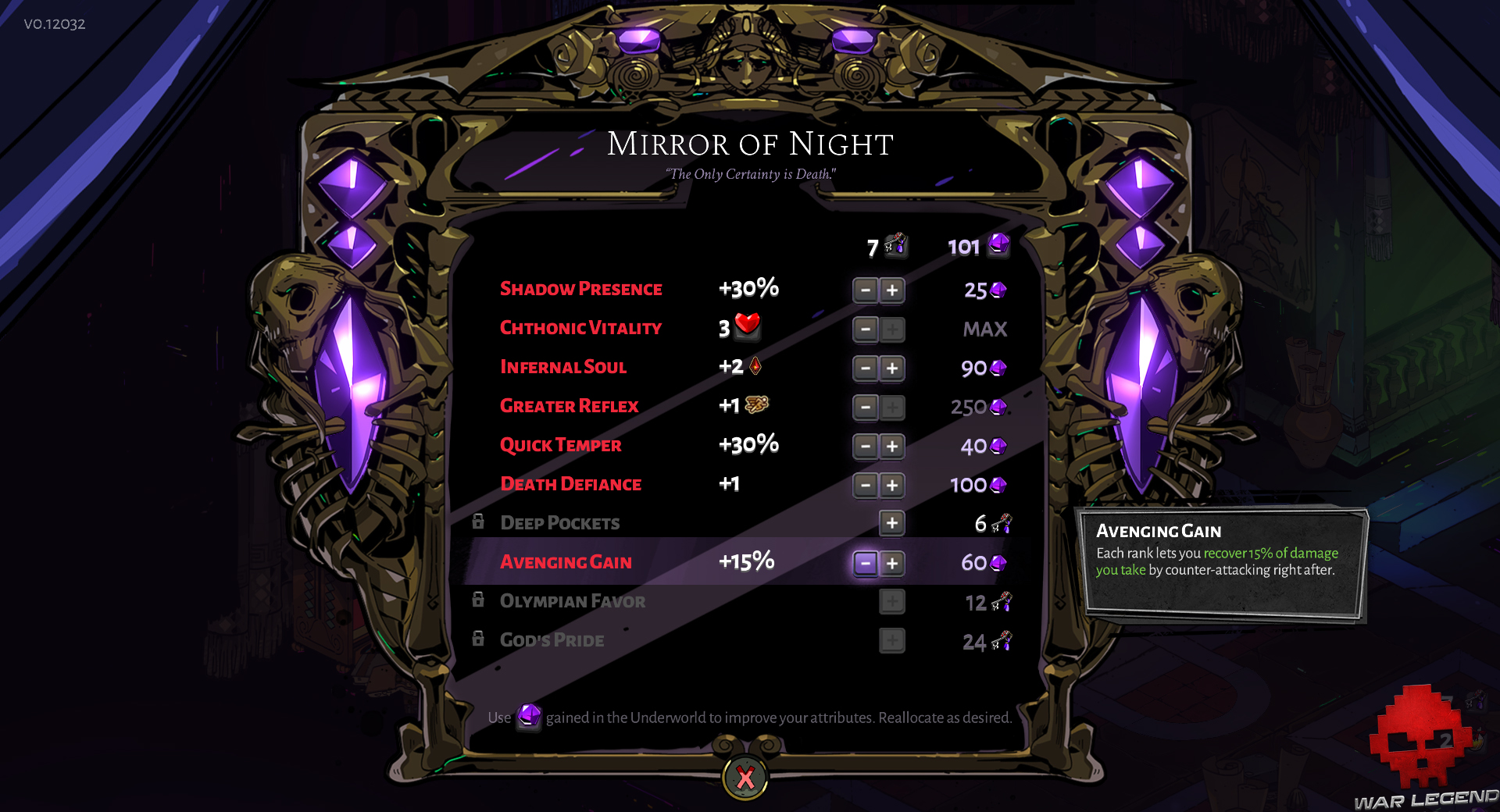Close the Mirror of Night with the X
The image size is (1500, 812).
pyautogui.click(x=744, y=776)
